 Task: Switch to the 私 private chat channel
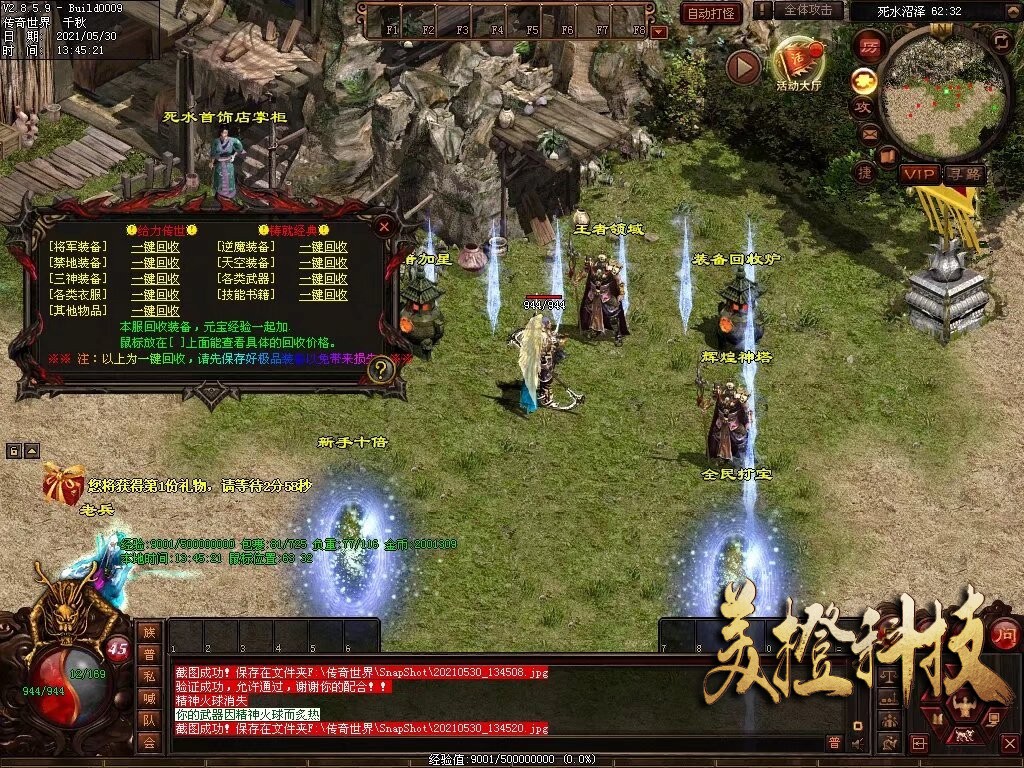coord(149,677)
